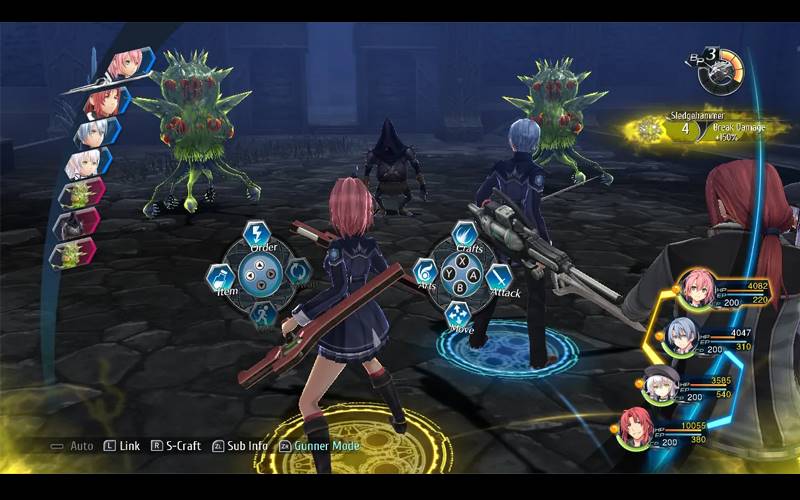Choose the Move command icon

tap(459, 315)
